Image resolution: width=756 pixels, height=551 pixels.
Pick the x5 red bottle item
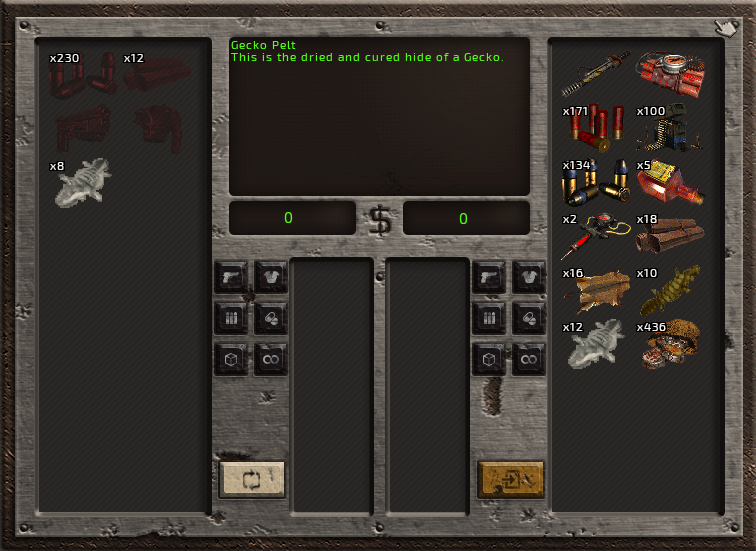point(671,181)
